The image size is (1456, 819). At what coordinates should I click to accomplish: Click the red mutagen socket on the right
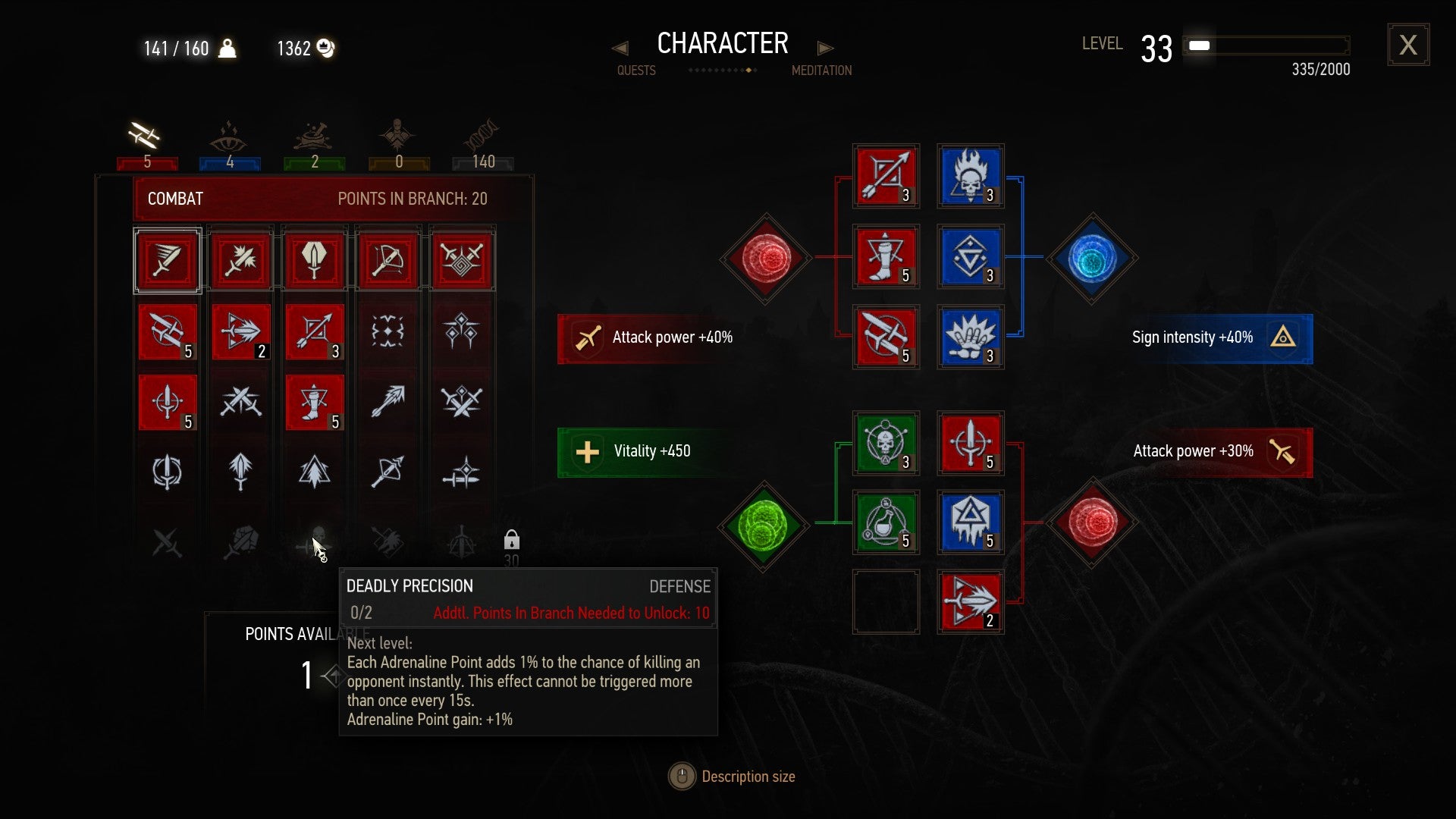(1092, 522)
